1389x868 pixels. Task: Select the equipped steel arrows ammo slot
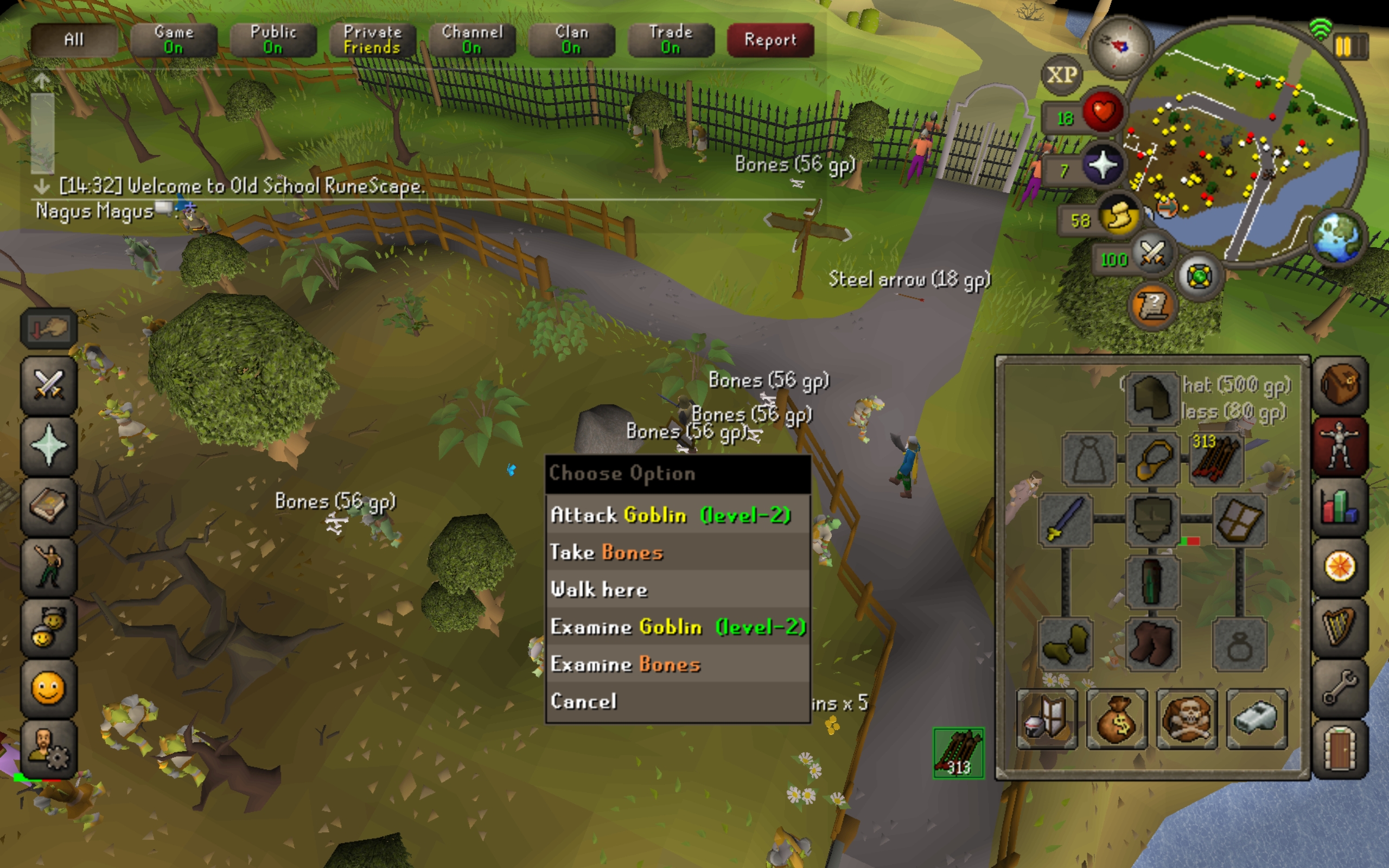[1216, 459]
